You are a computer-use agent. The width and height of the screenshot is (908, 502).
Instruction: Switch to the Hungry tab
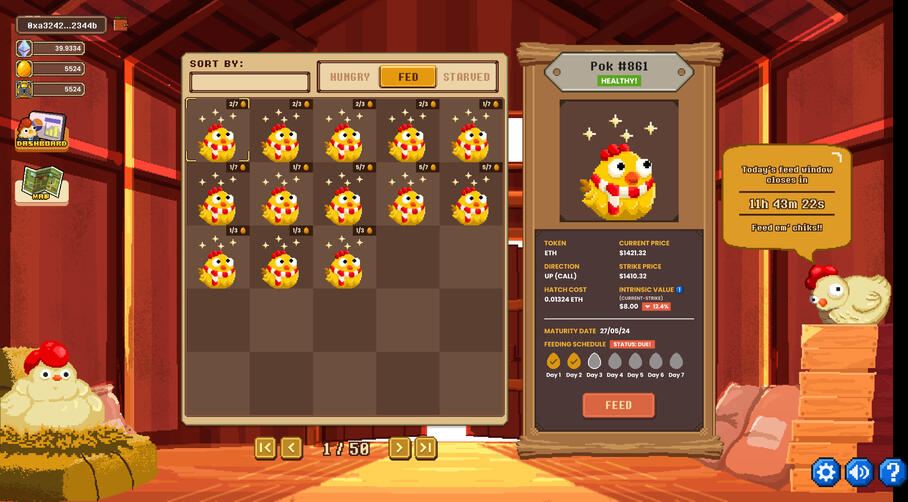(349, 77)
